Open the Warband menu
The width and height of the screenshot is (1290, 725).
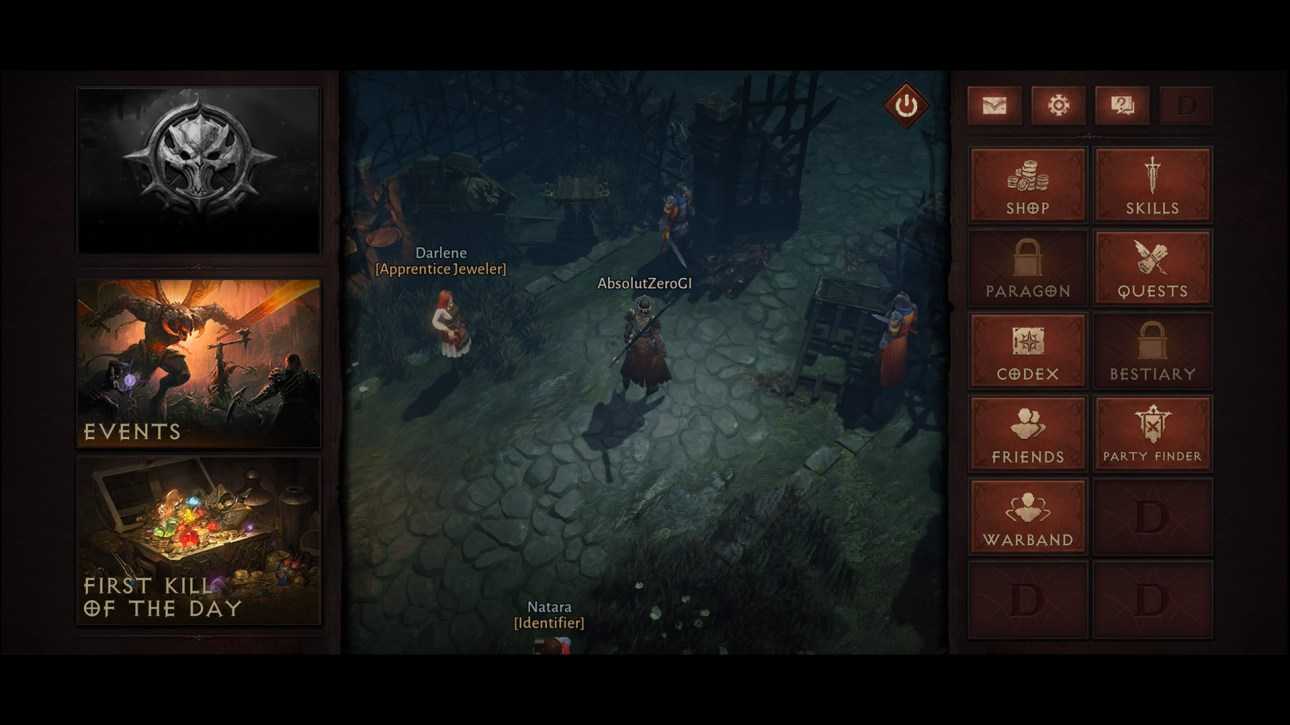point(1027,517)
